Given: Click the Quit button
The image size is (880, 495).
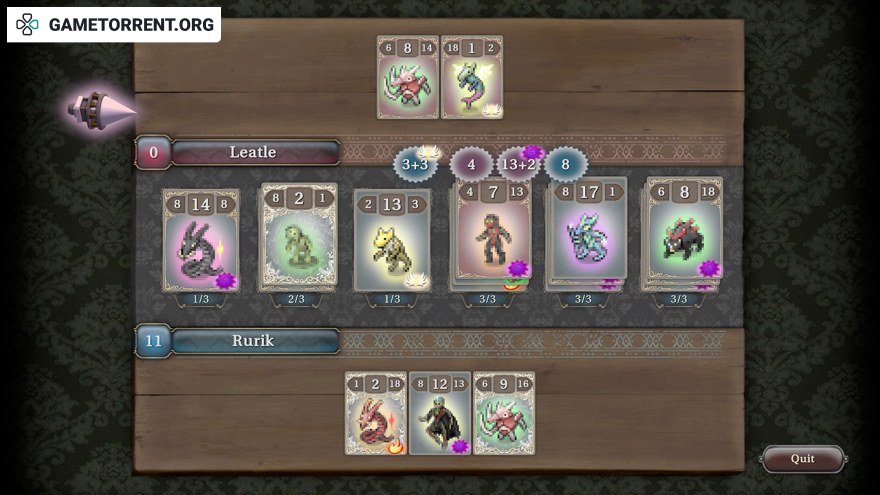Looking at the screenshot, I should 802,458.
